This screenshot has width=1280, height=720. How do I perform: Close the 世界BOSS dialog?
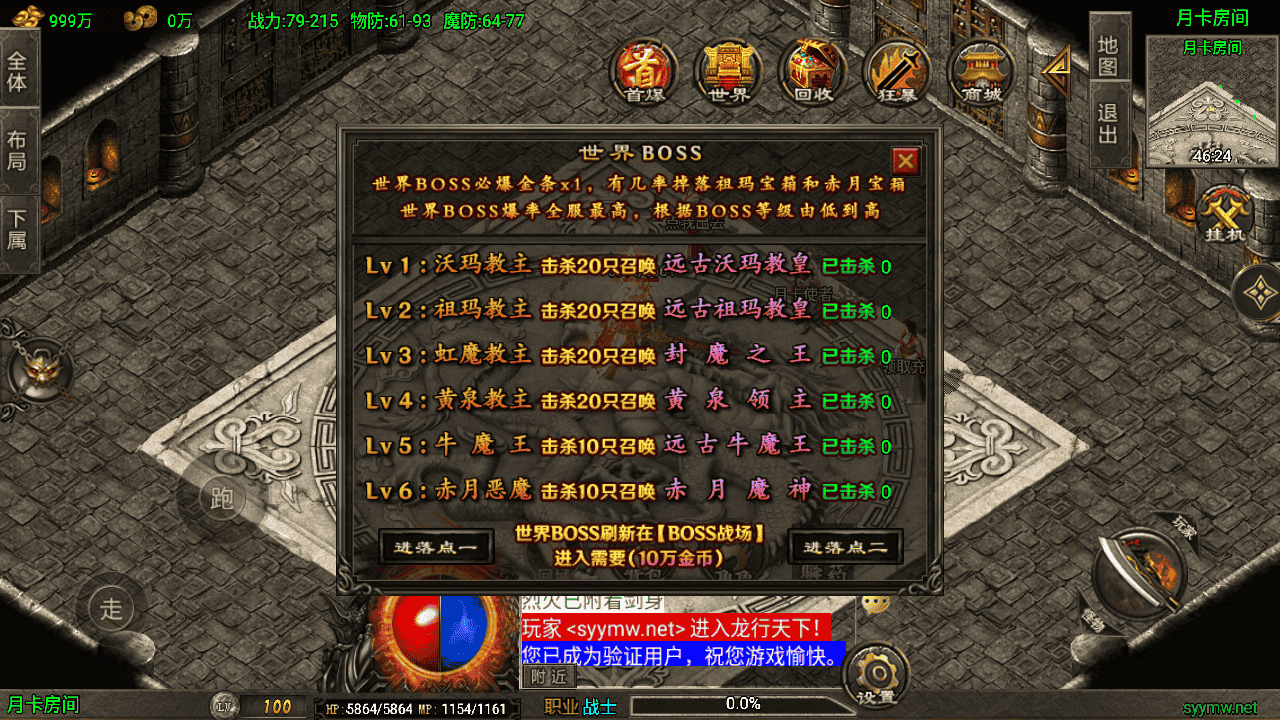click(x=905, y=161)
